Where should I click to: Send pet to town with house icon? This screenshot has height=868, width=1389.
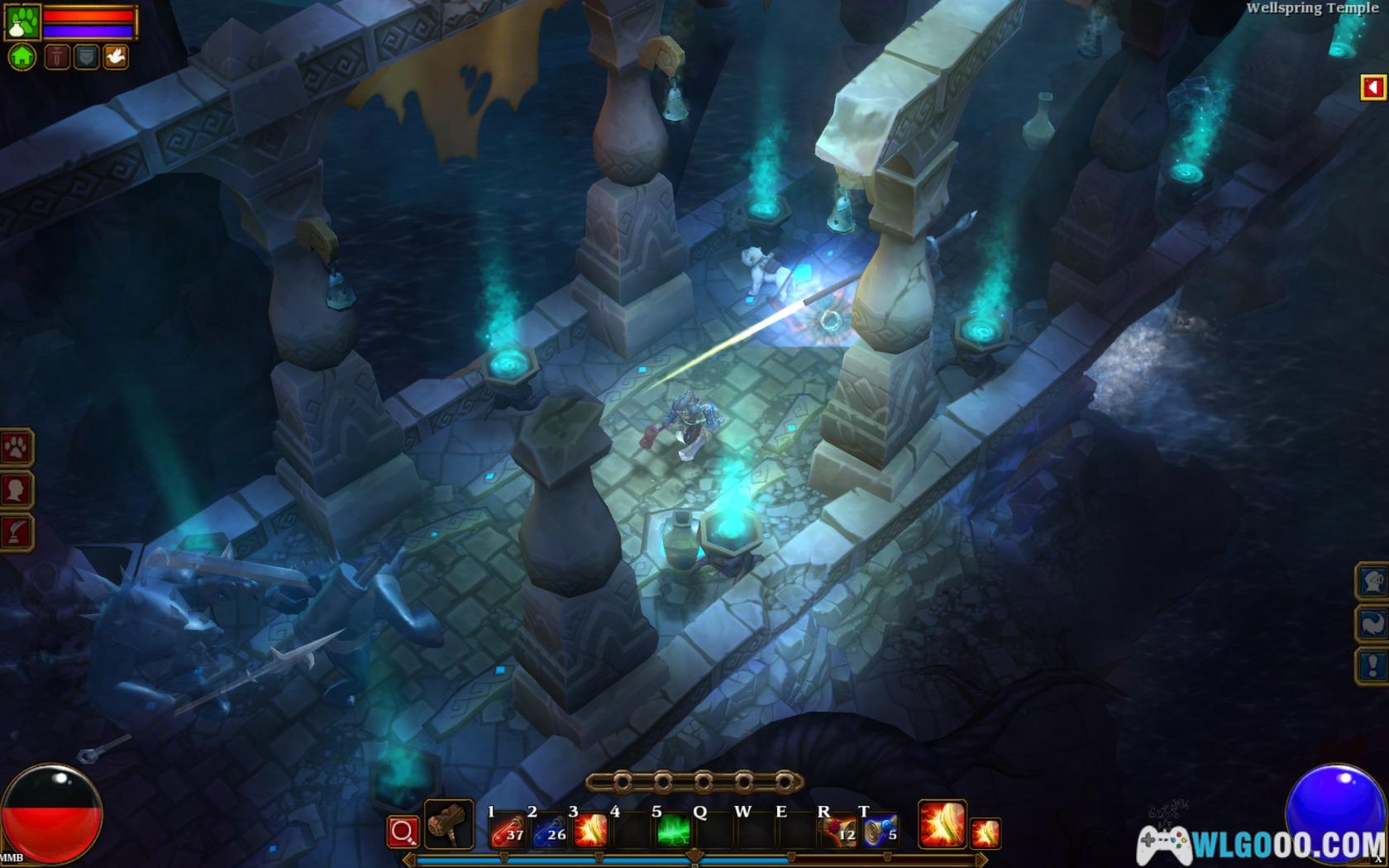pos(22,56)
